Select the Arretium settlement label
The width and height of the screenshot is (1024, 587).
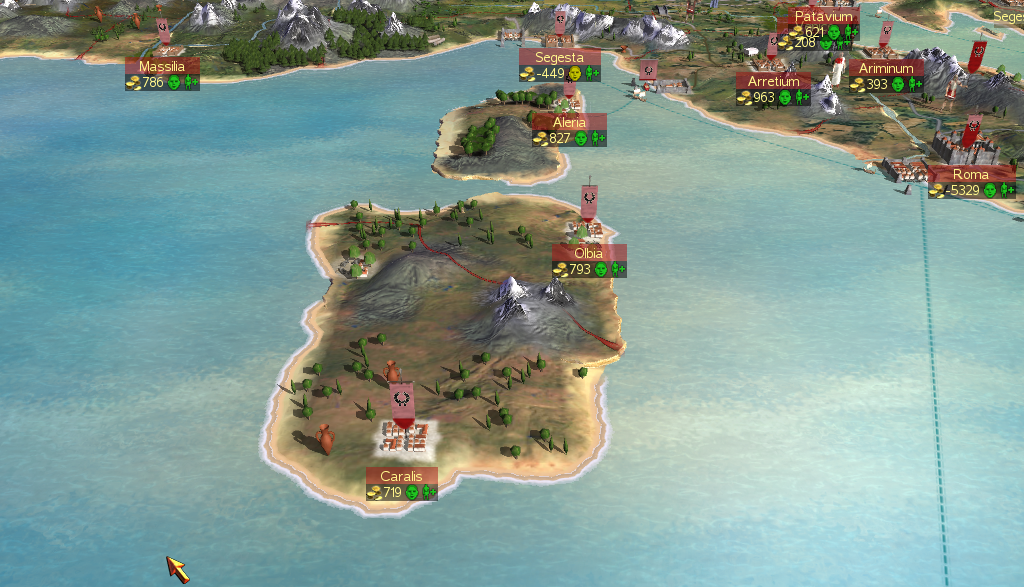(x=773, y=81)
